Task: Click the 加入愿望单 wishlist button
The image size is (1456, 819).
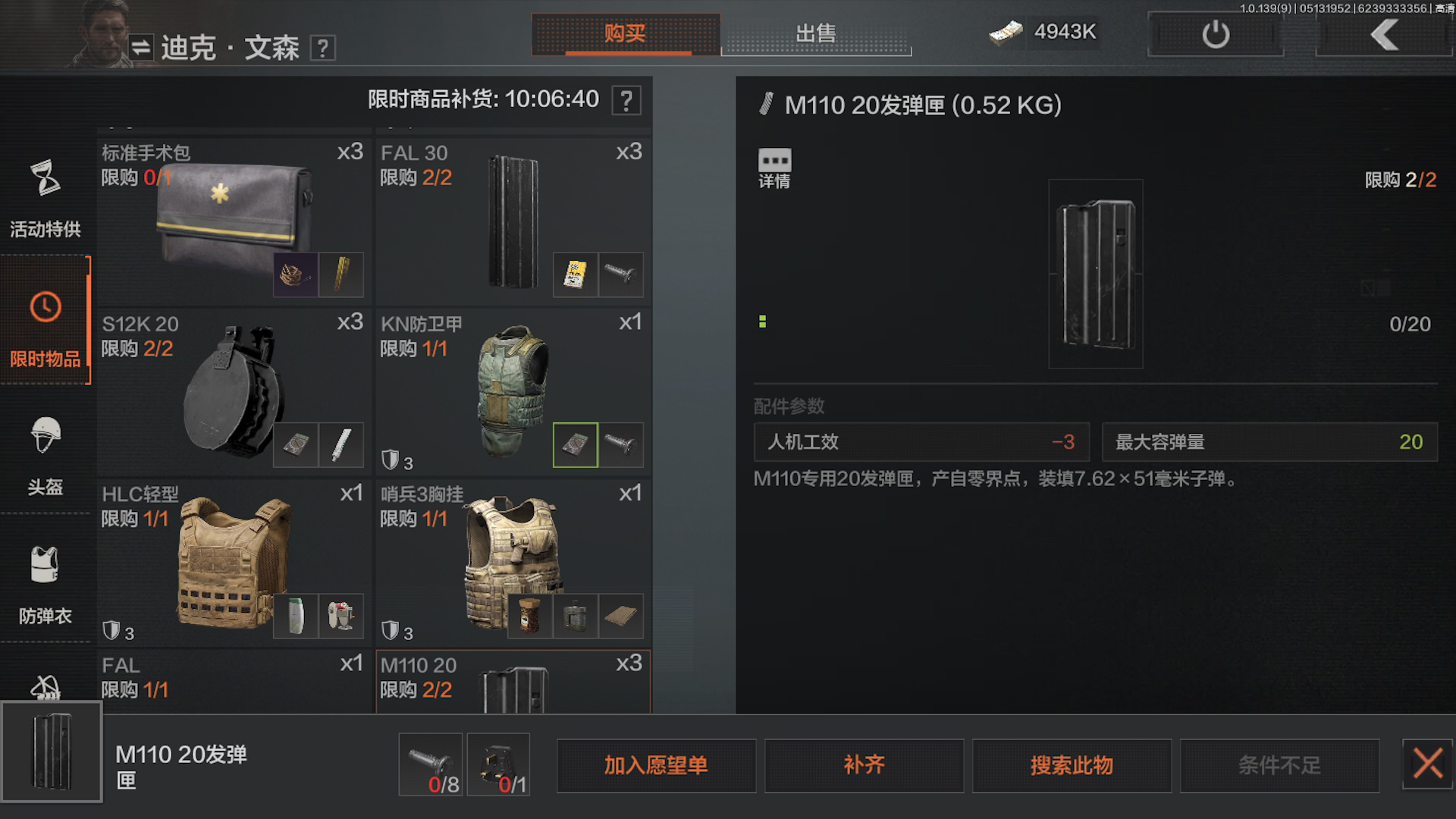Action: tap(656, 765)
